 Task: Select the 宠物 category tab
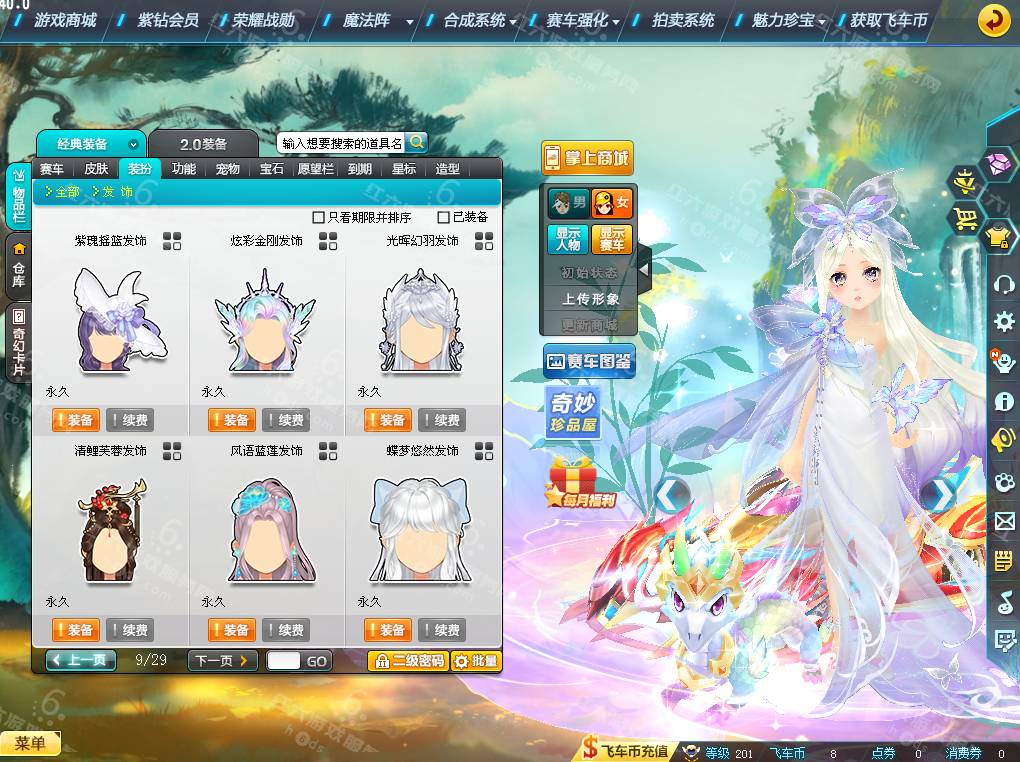228,169
